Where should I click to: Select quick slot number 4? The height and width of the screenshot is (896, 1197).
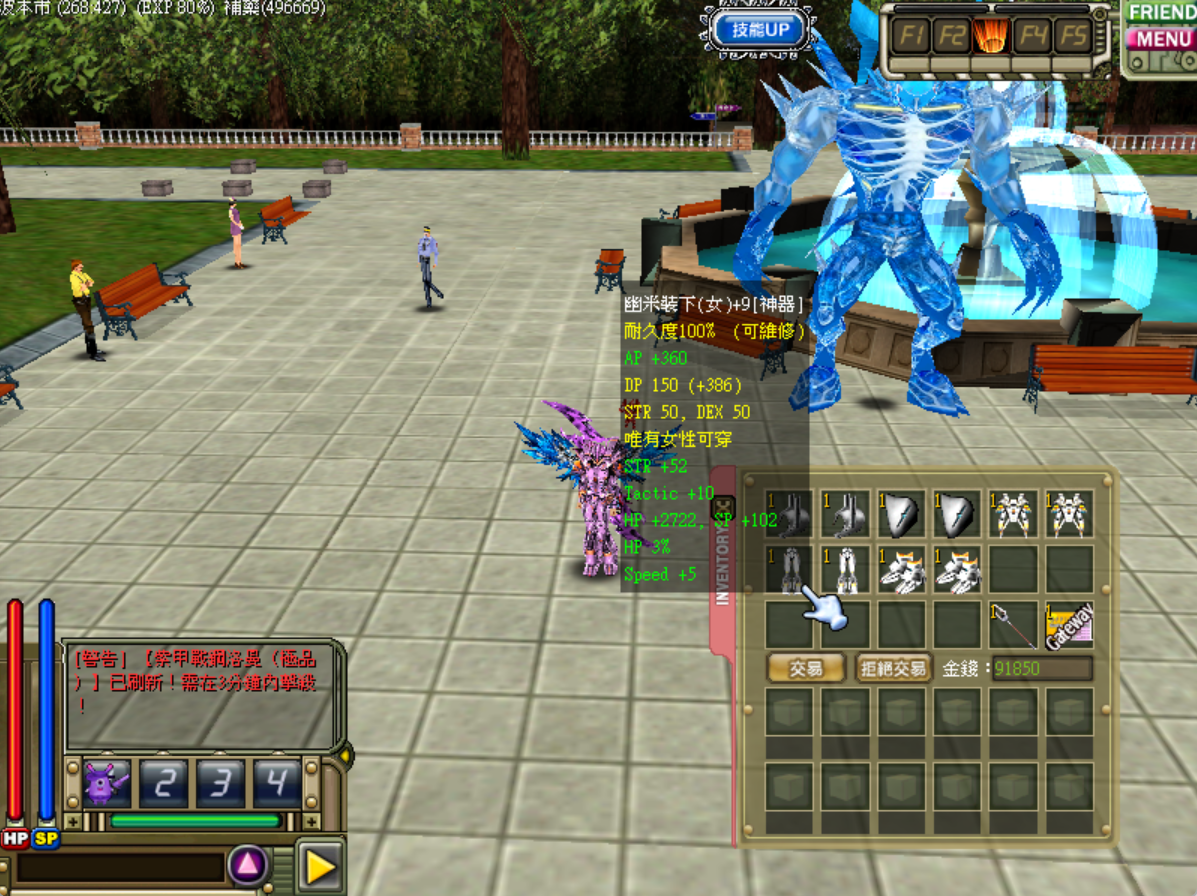[x=277, y=783]
